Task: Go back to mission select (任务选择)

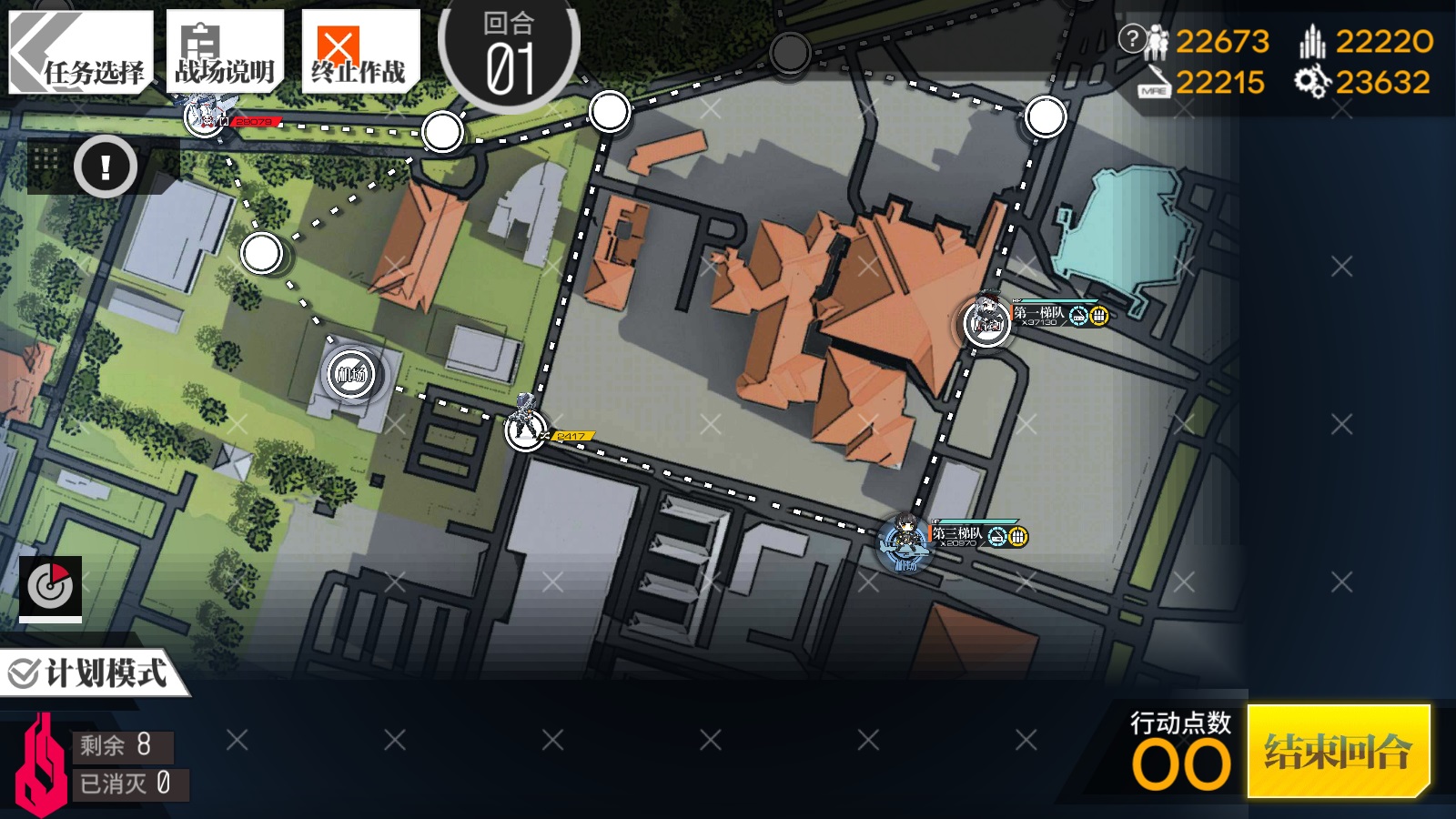Action: click(x=80, y=52)
